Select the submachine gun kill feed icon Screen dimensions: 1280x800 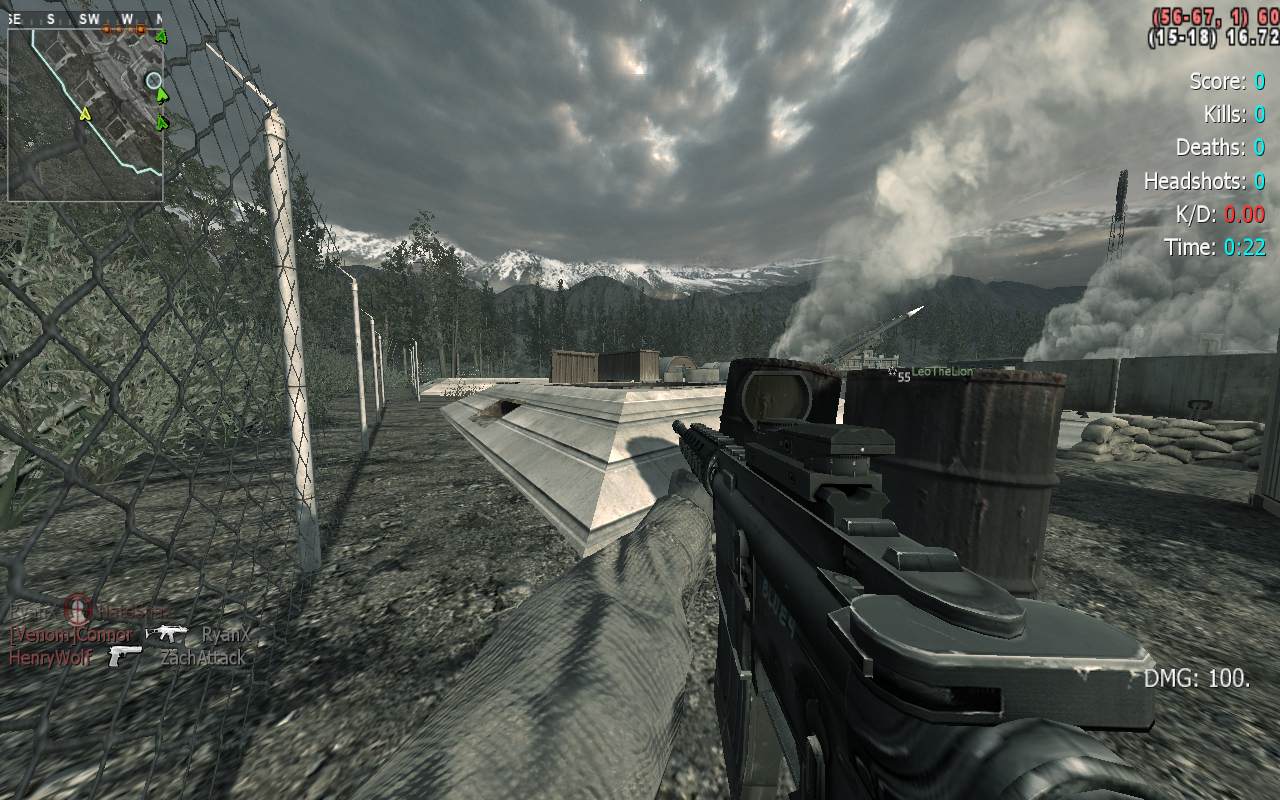(x=166, y=633)
